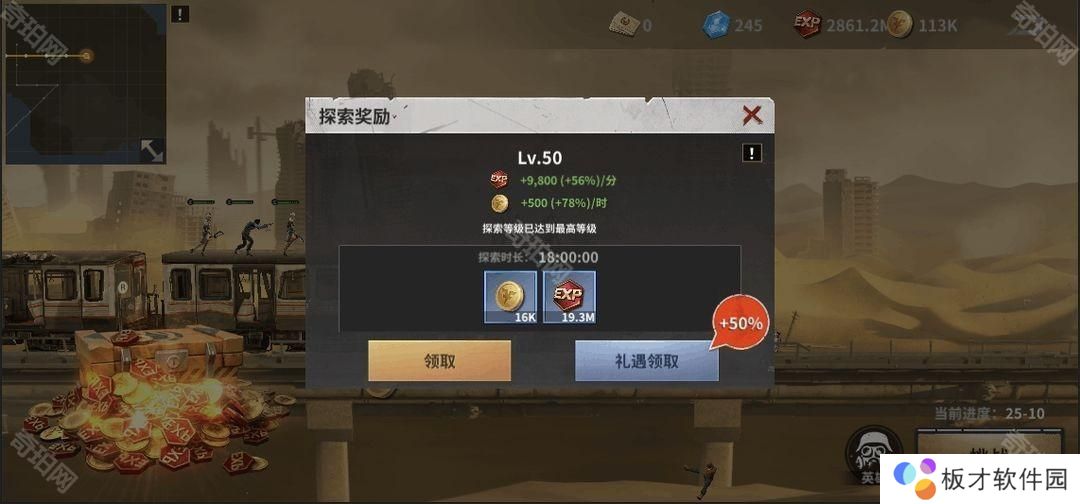This screenshot has height=504, width=1080.
Task: Open the minimap's exclamation info icon
Action: pyautogui.click(x=179, y=14)
